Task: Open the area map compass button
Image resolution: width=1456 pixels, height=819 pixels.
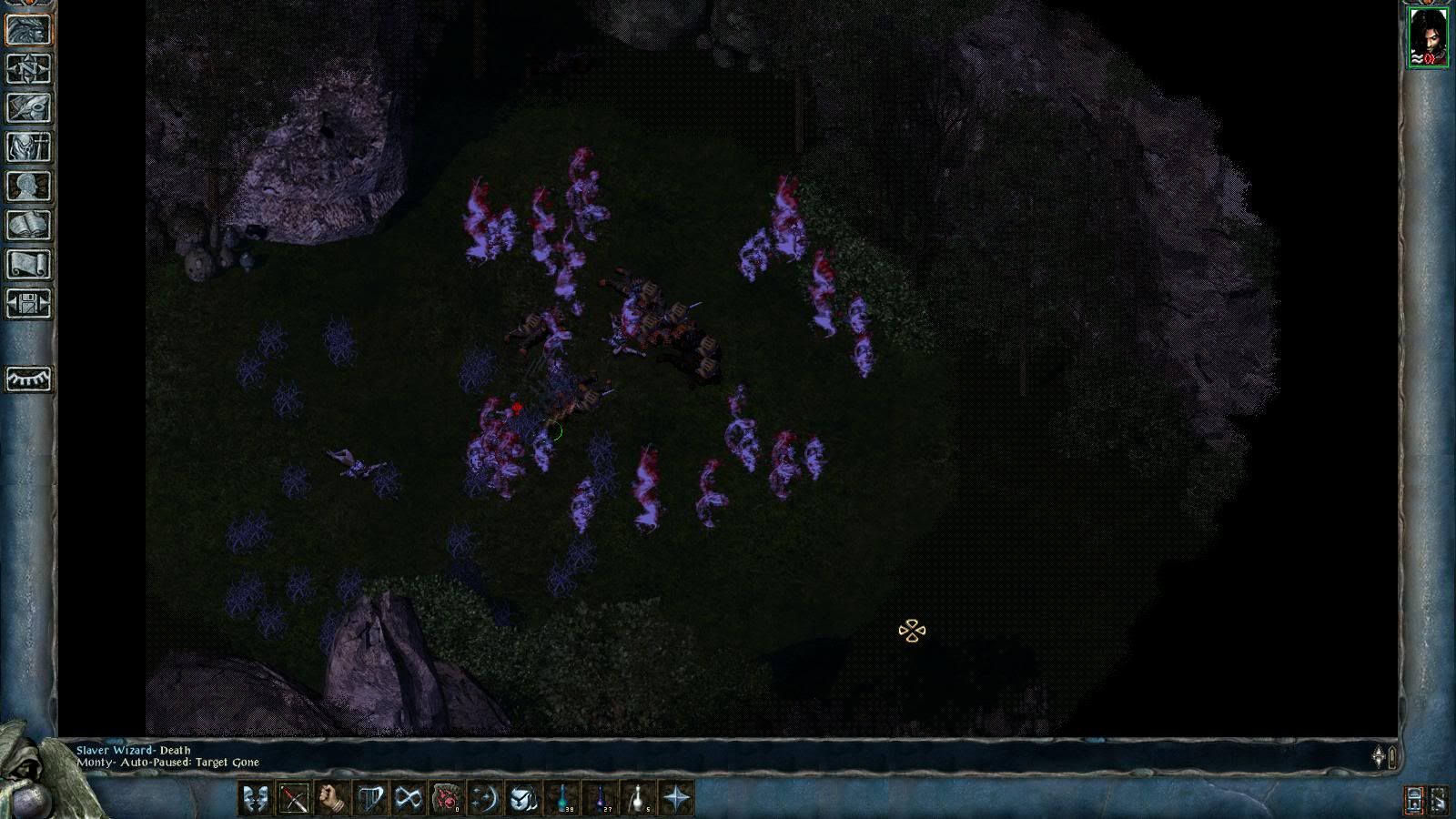Action: 29,69
